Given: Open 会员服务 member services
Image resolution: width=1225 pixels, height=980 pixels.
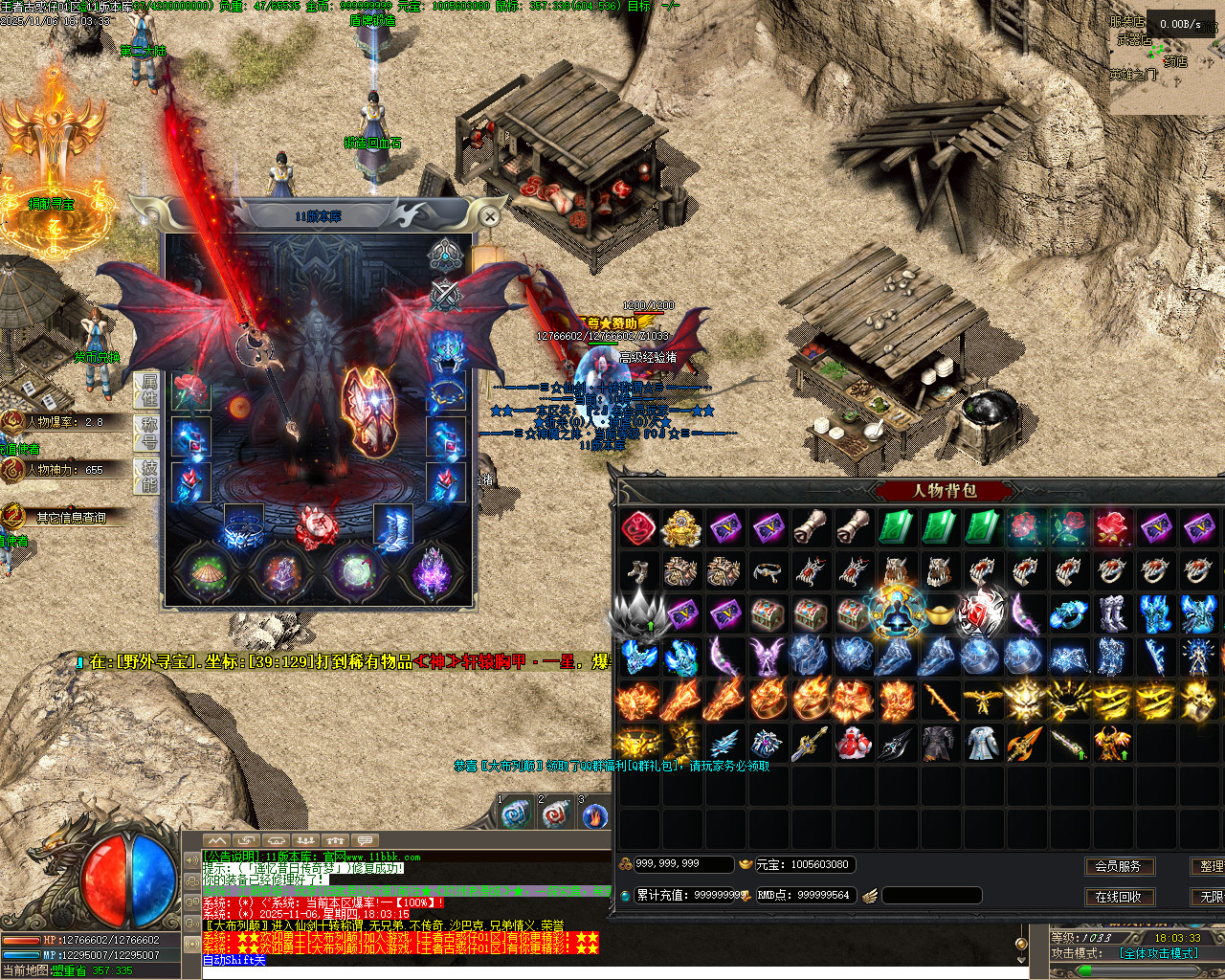Looking at the screenshot, I should [x=1118, y=866].
